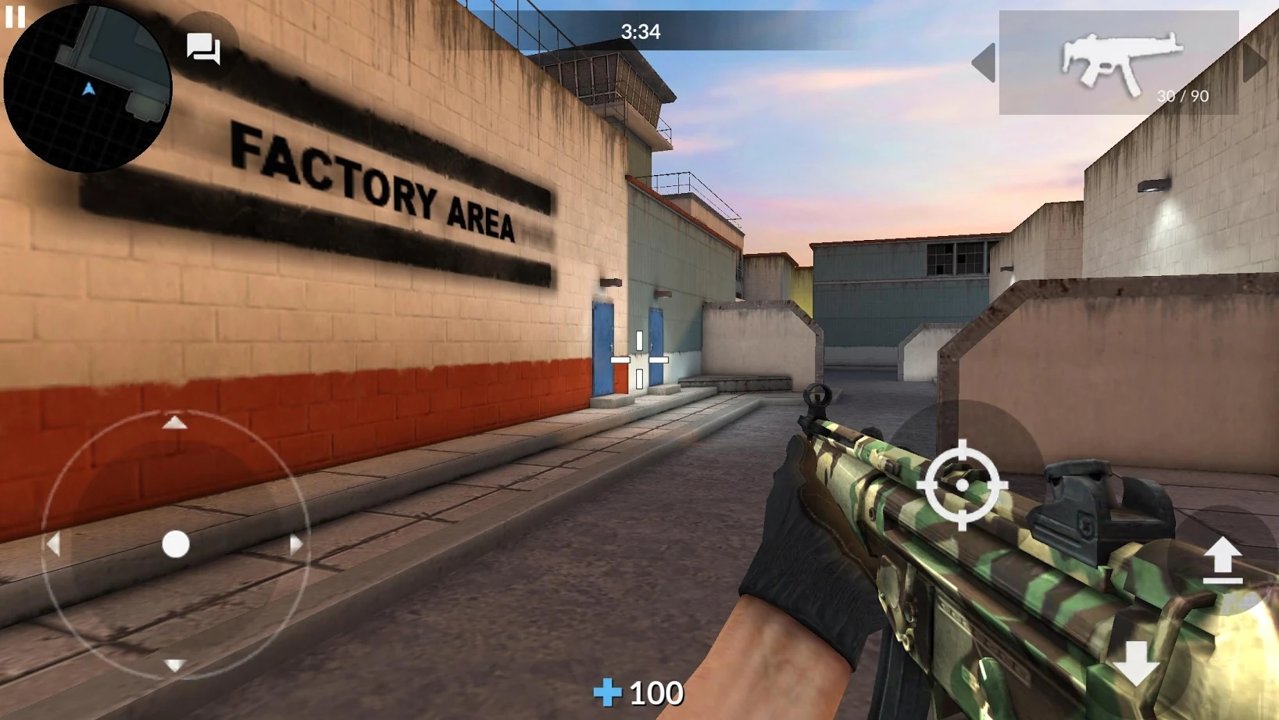Tap the joystick's center white knob

[176, 544]
